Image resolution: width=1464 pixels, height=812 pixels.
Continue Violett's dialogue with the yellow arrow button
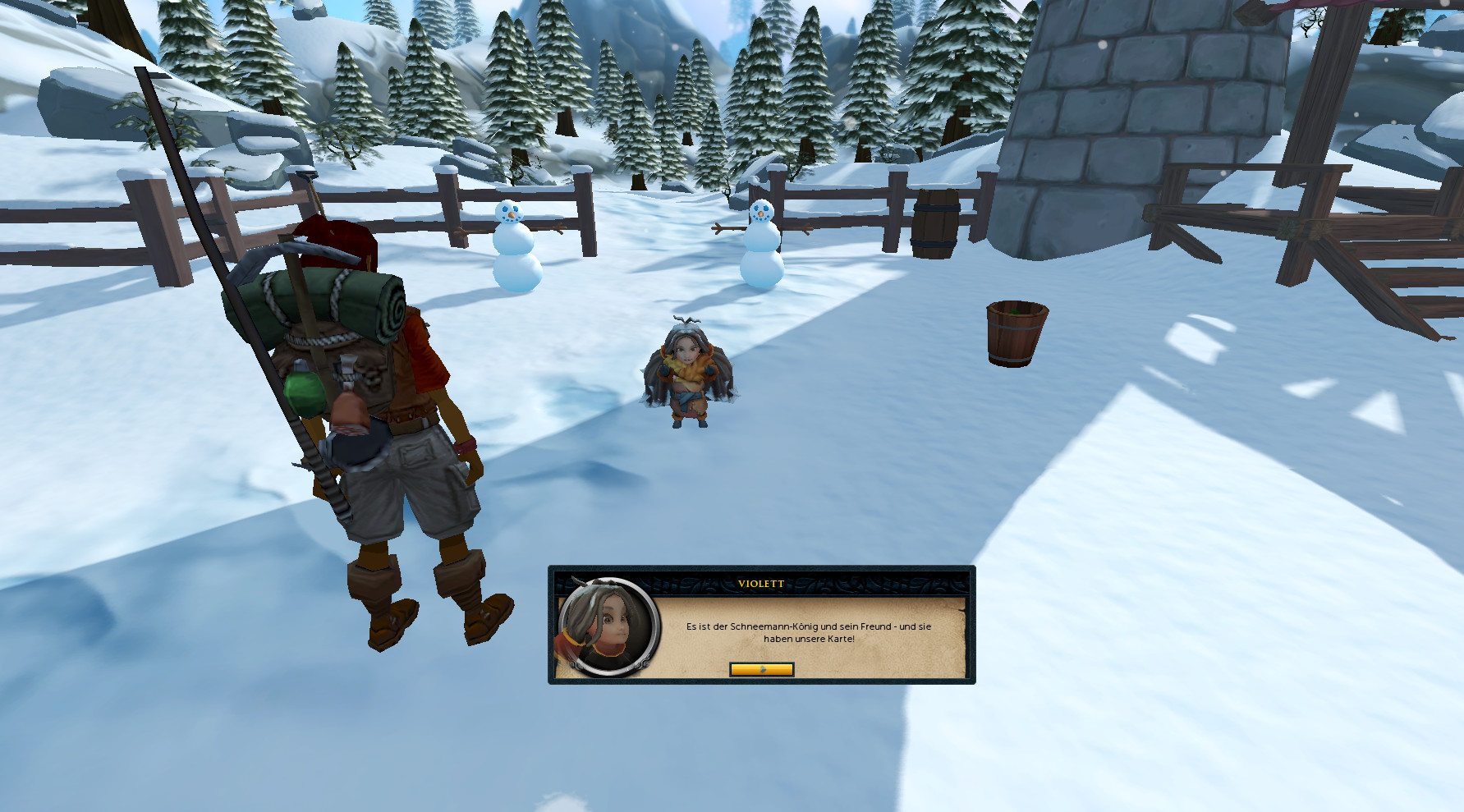pos(761,669)
